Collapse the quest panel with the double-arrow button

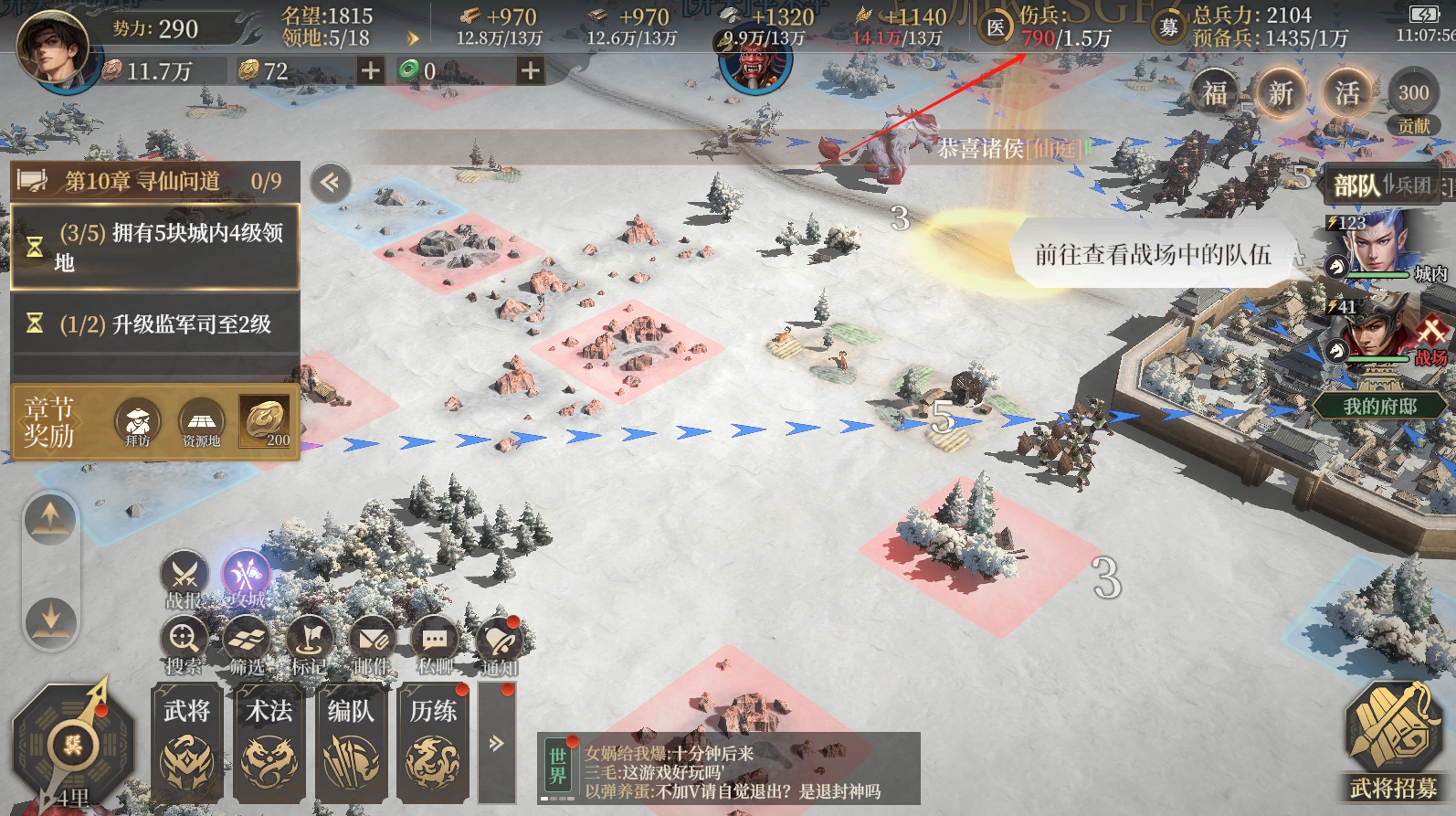[330, 183]
